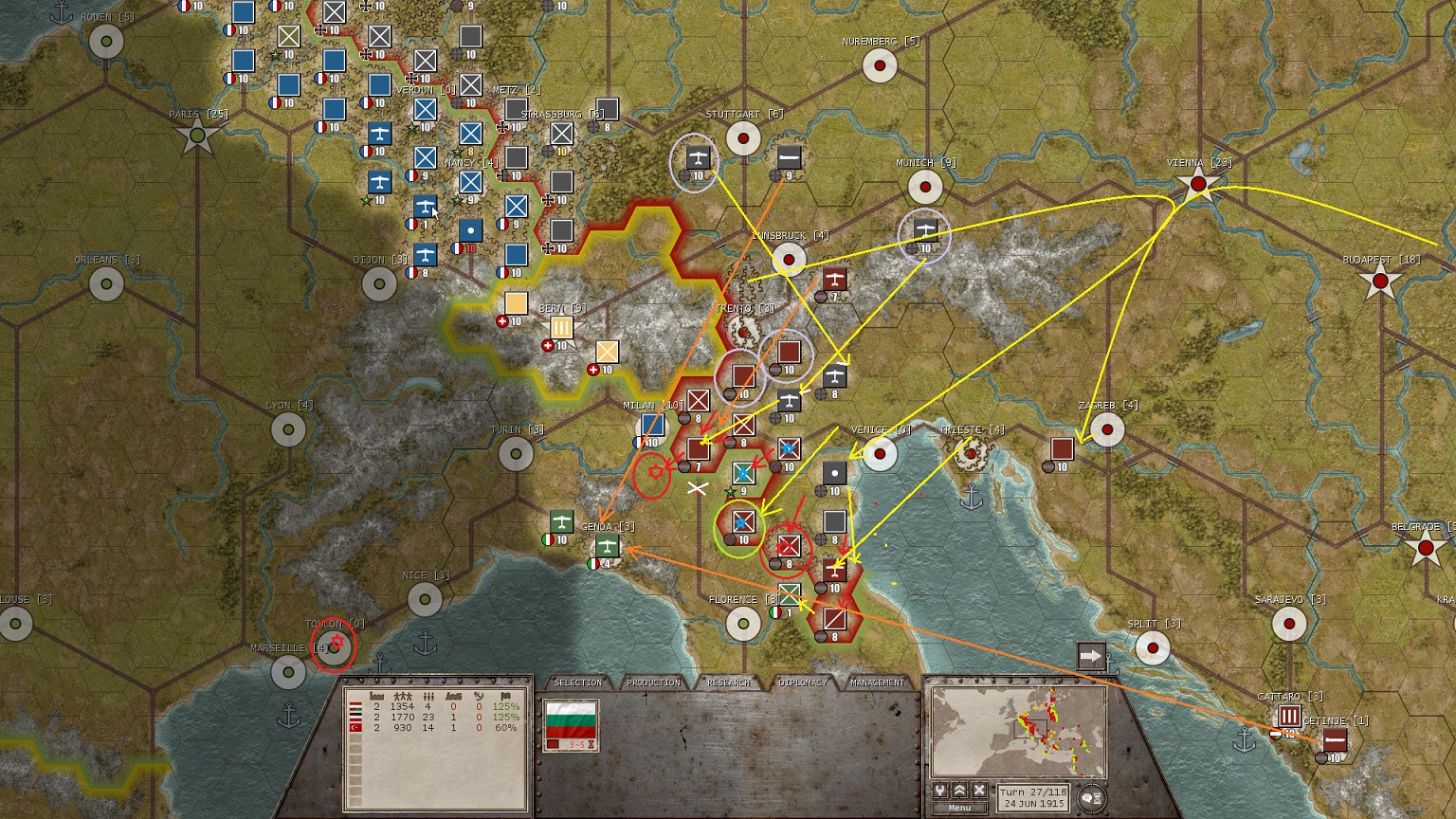Click the manpower column icon in statistics panel
Image resolution: width=1456 pixels, height=819 pixels.
pyautogui.click(x=402, y=696)
